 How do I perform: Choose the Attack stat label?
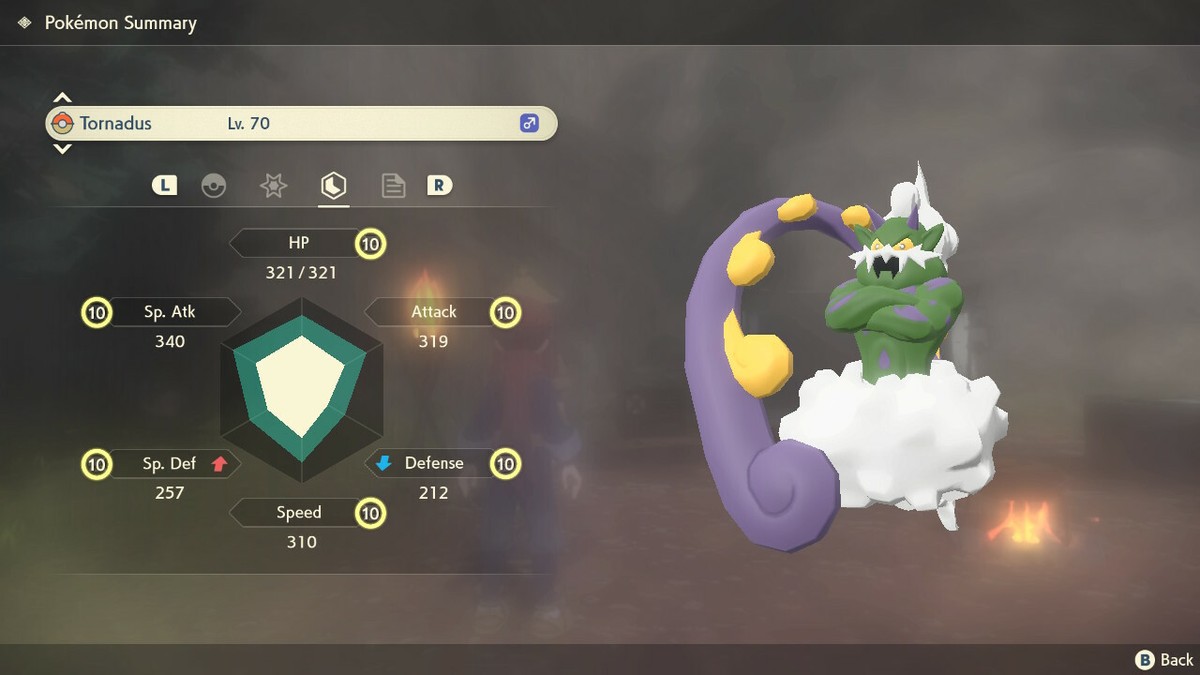pyautogui.click(x=433, y=312)
